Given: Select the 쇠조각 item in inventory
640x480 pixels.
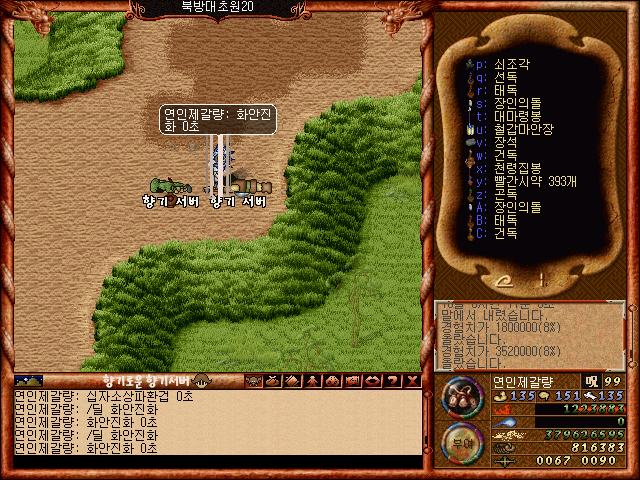Looking at the screenshot, I should tap(511, 63).
